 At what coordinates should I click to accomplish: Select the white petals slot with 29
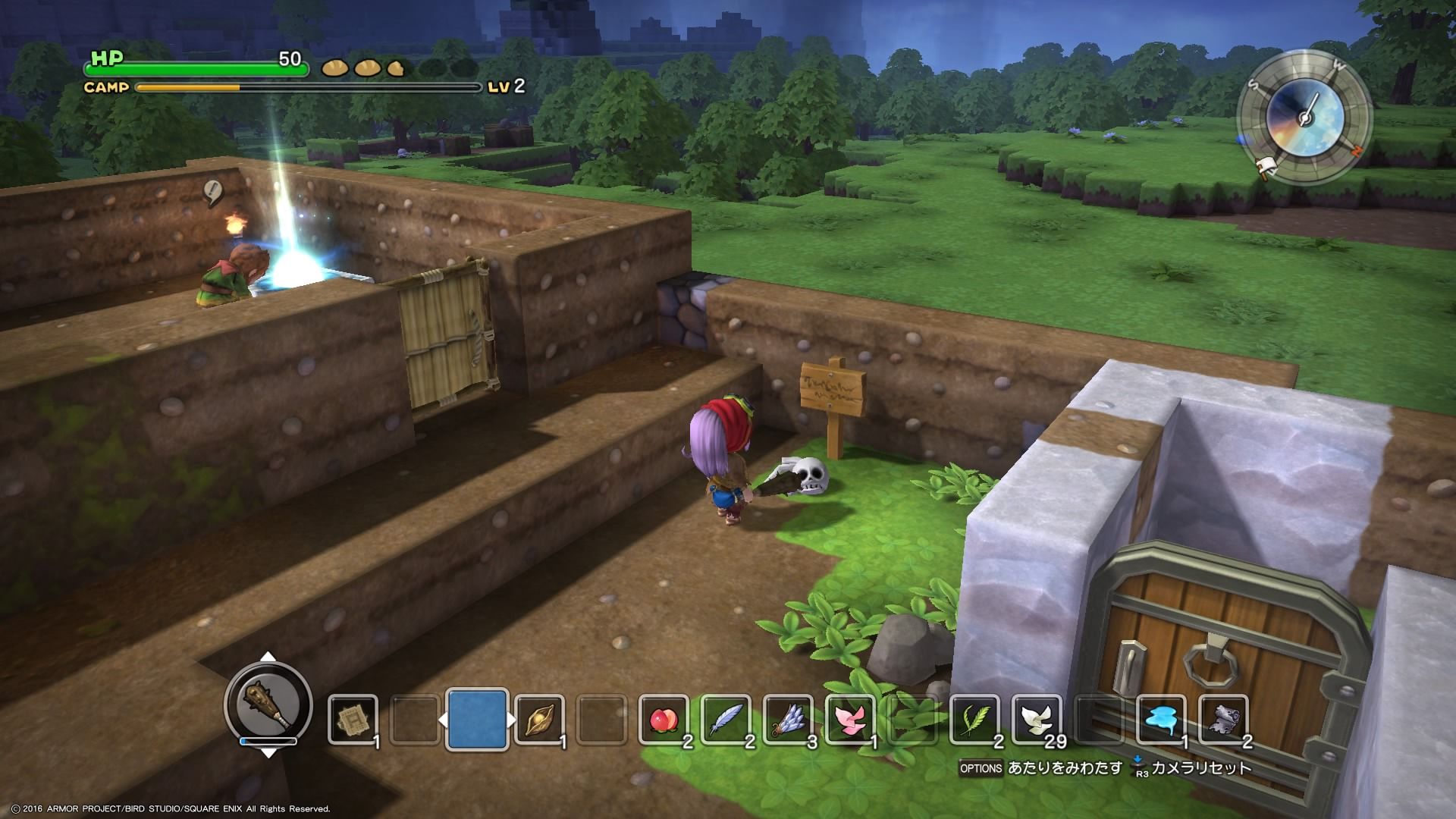1037,719
